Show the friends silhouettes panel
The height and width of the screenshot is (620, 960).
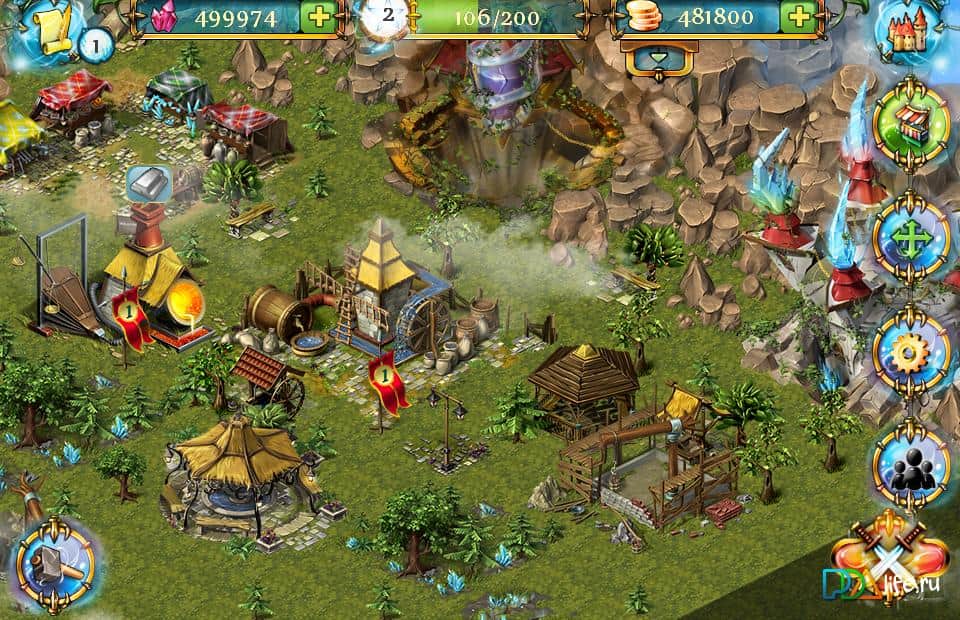911,464
